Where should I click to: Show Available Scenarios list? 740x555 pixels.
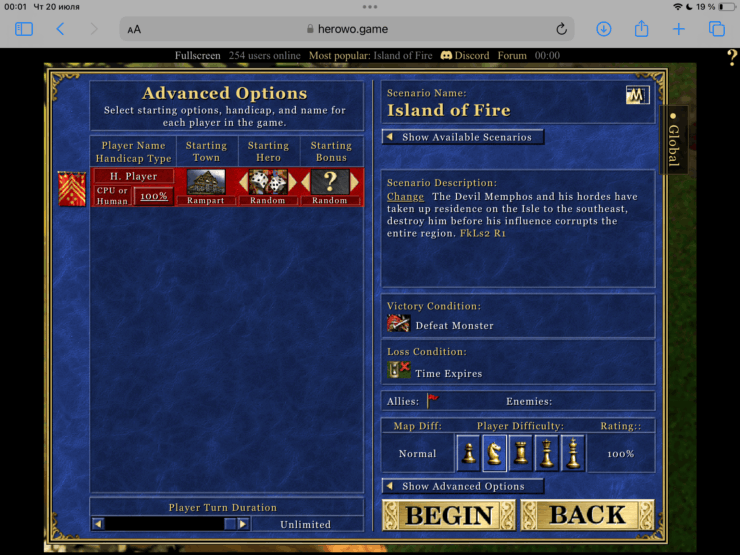click(x=464, y=137)
